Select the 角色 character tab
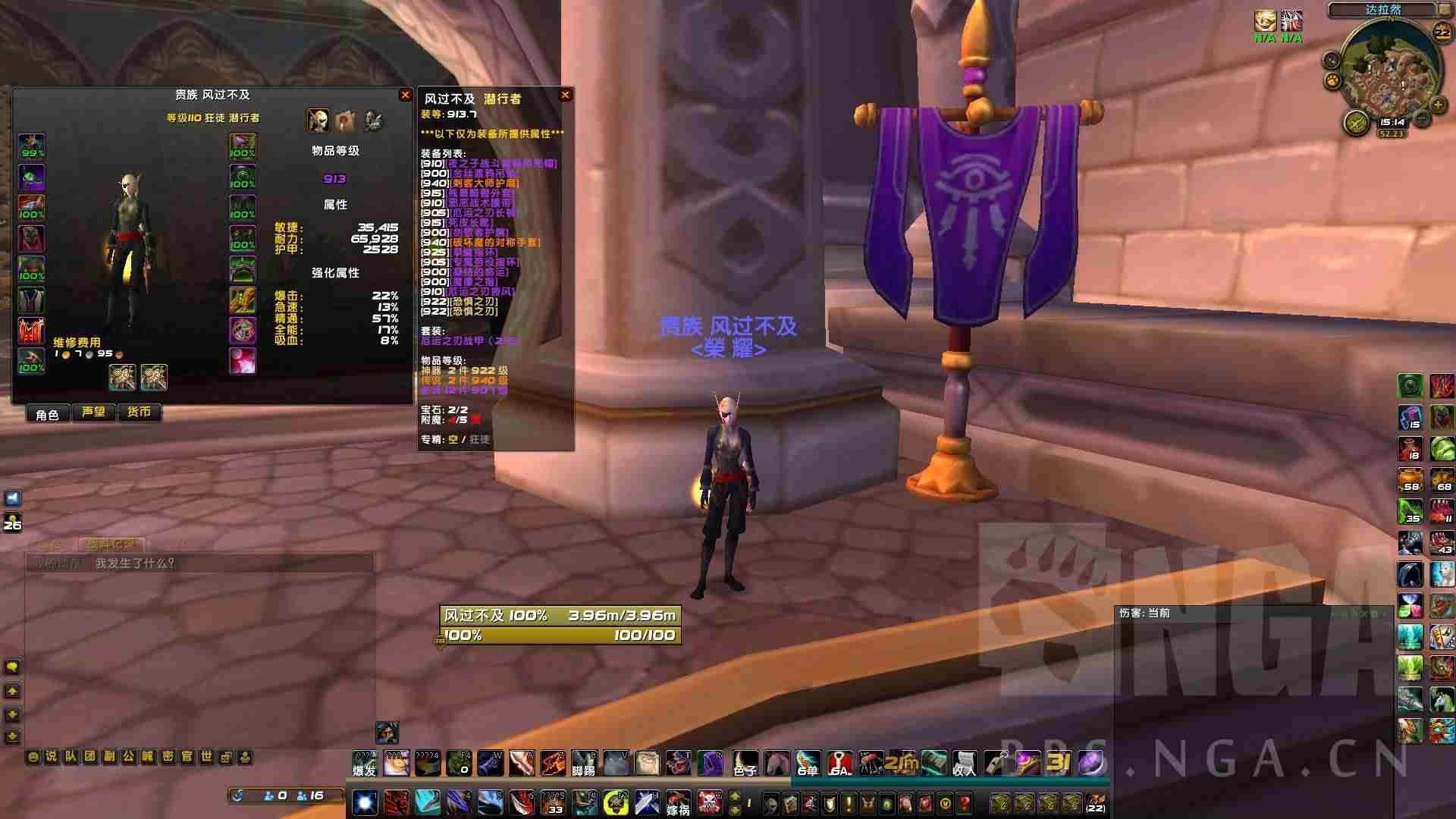Image resolution: width=1456 pixels, height=819 pixels. (x=47, y=414)
